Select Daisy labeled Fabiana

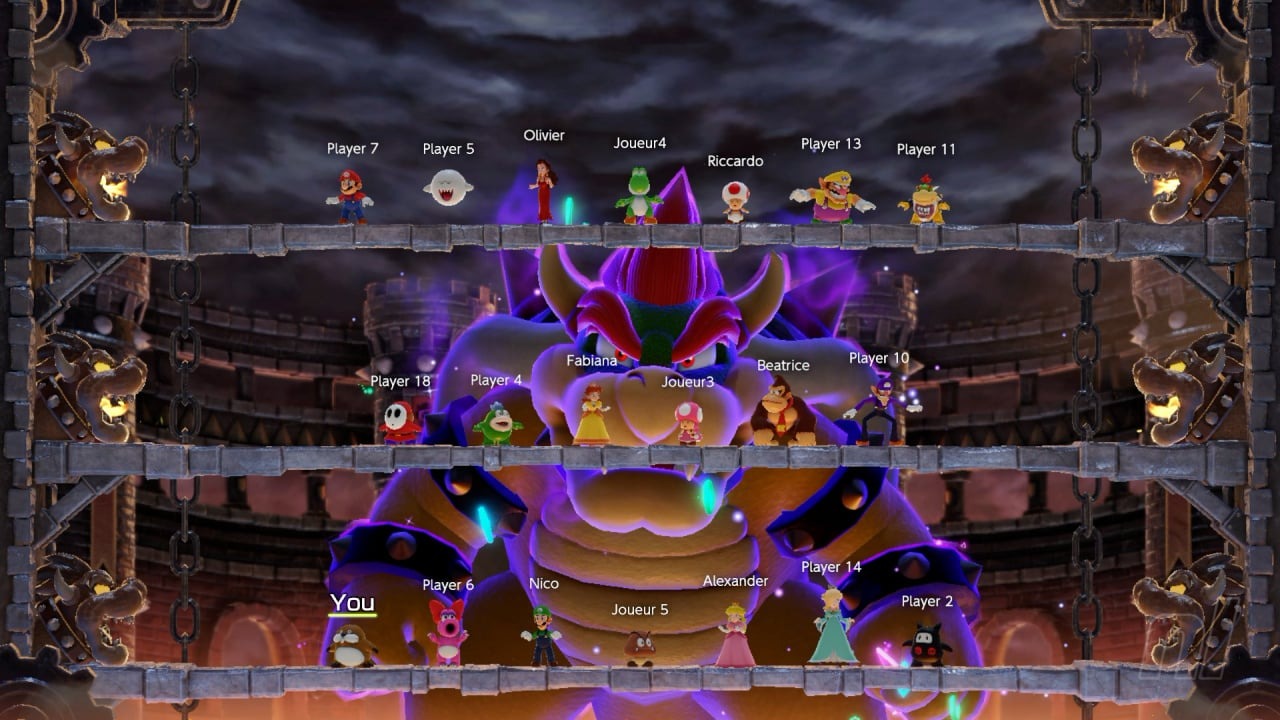tap(594, 415)
